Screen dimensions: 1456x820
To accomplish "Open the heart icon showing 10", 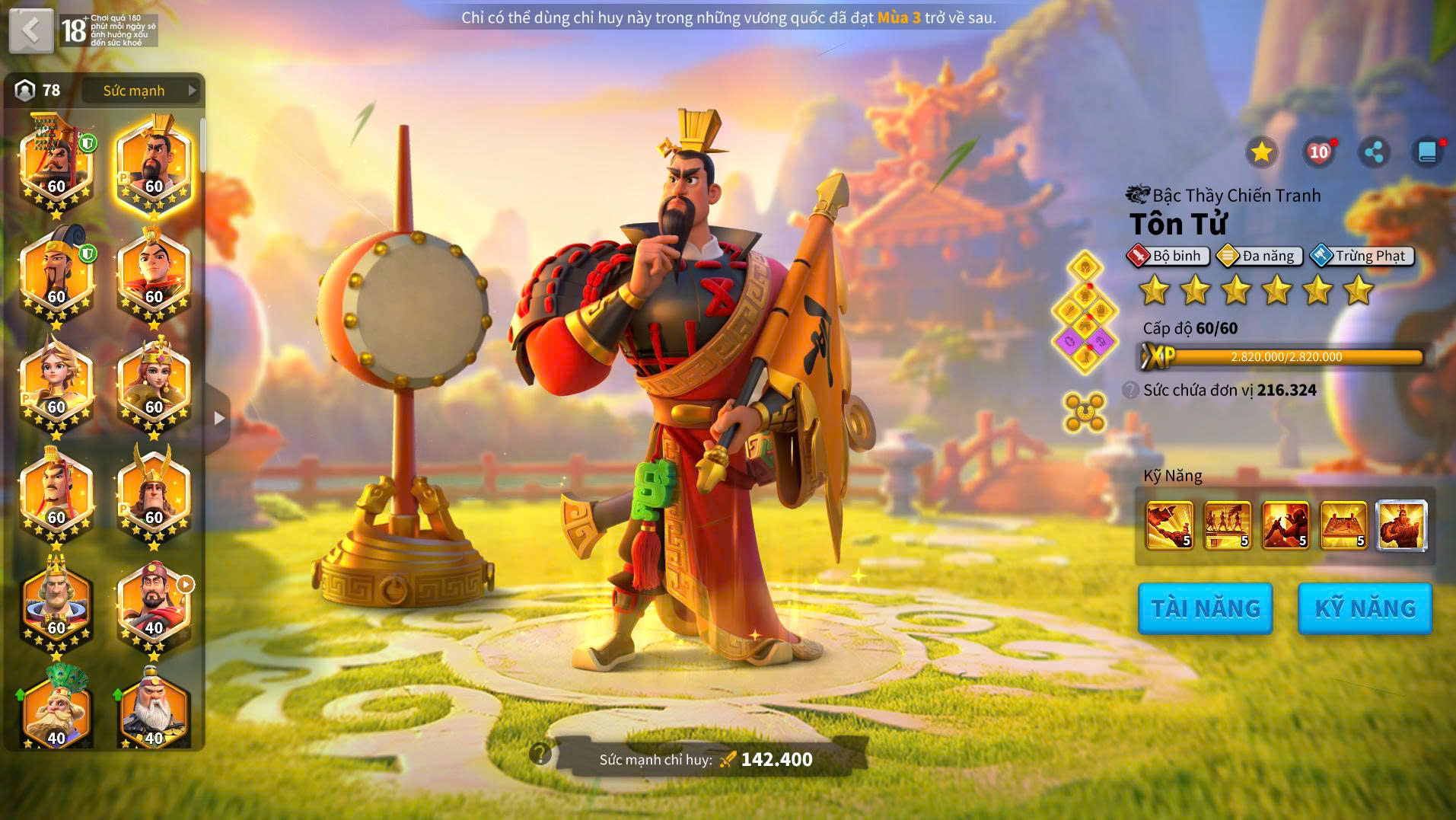I will tap(1318, 152).
